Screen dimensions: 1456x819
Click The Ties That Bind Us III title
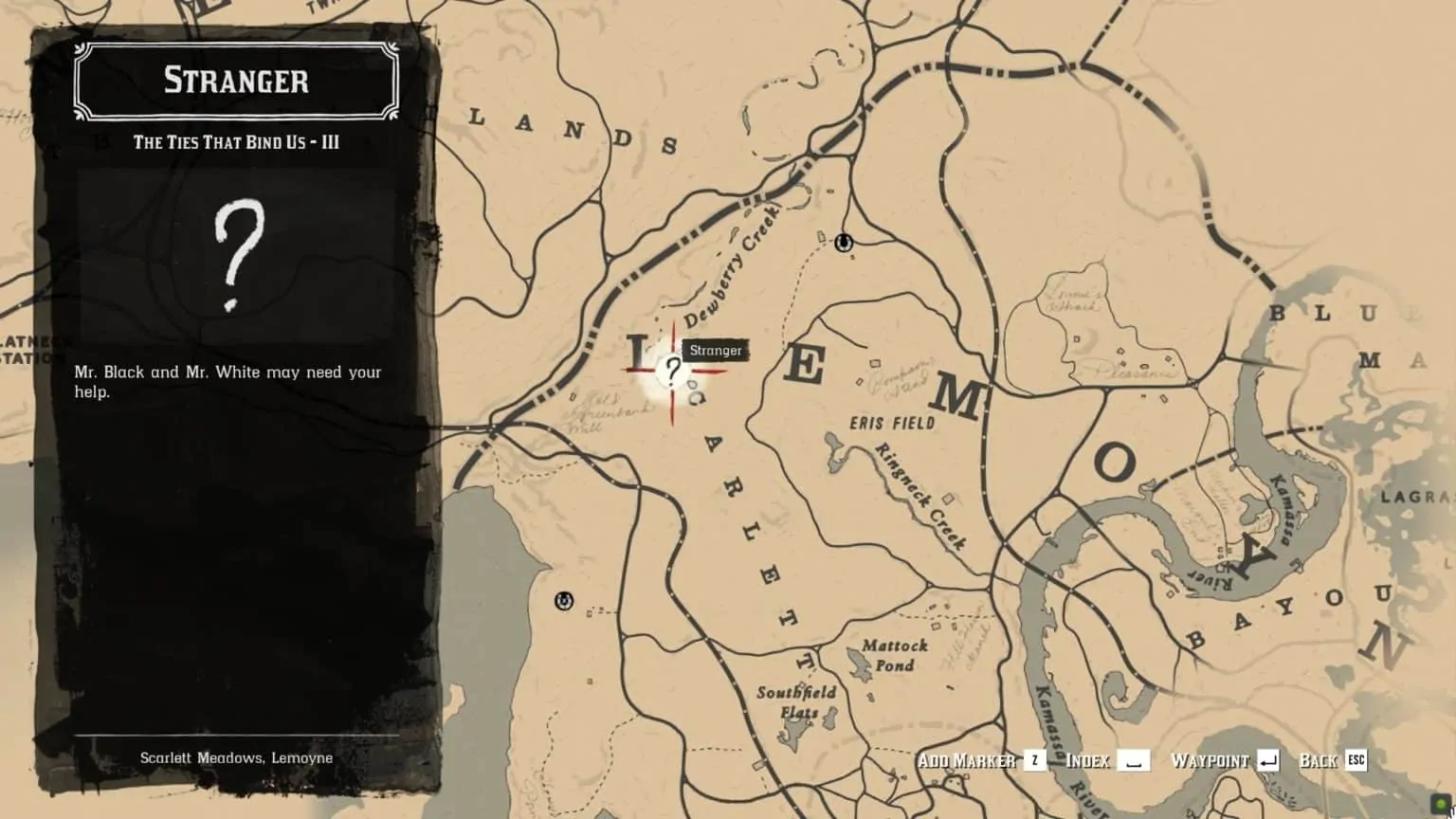tap(236, 142)
